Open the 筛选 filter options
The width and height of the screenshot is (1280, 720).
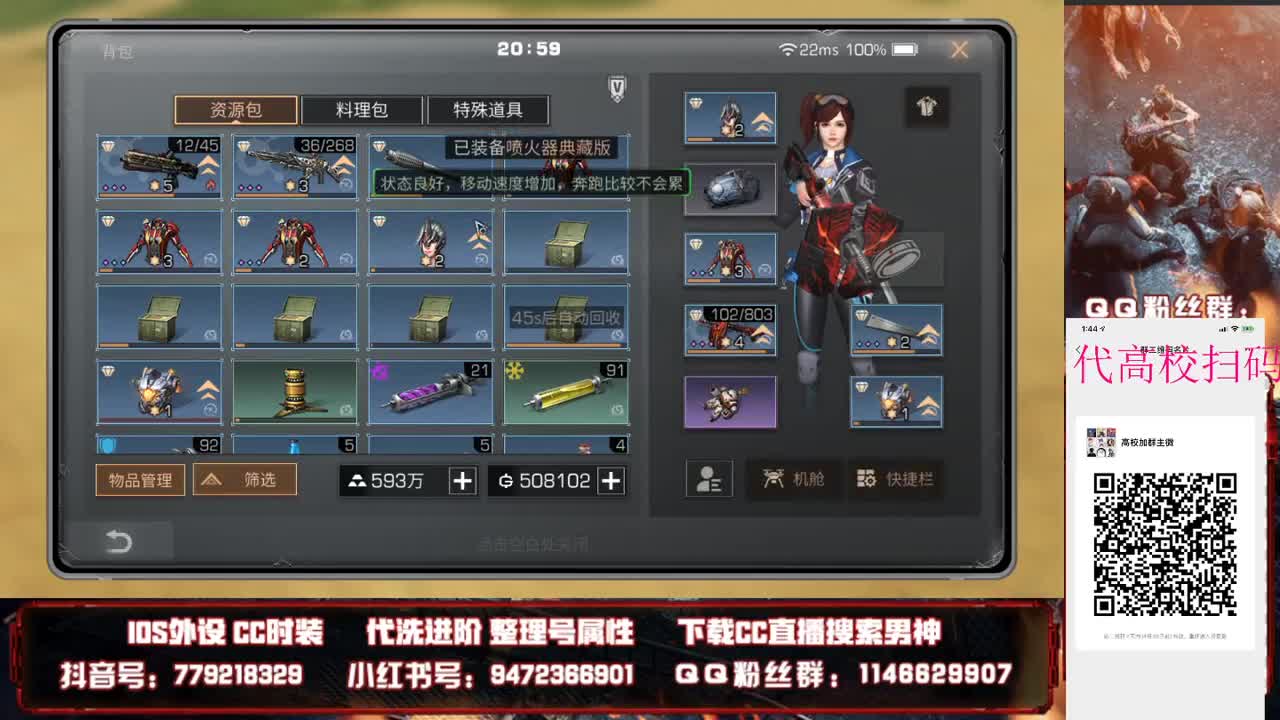(244, 479)
